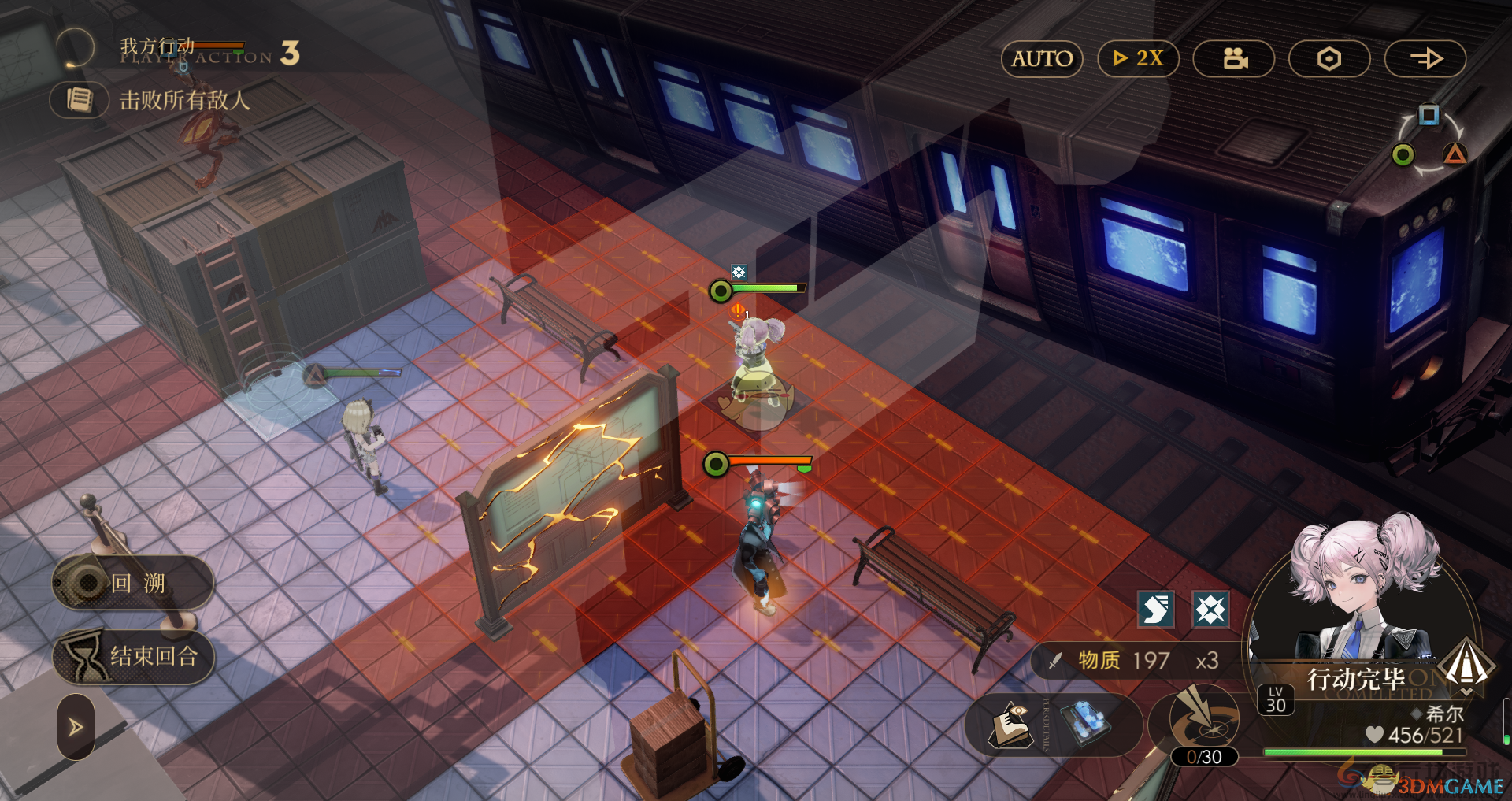1512x801 pixels.
Task: Open 希尔's character portrait
Action: [x=1362, y=591]
